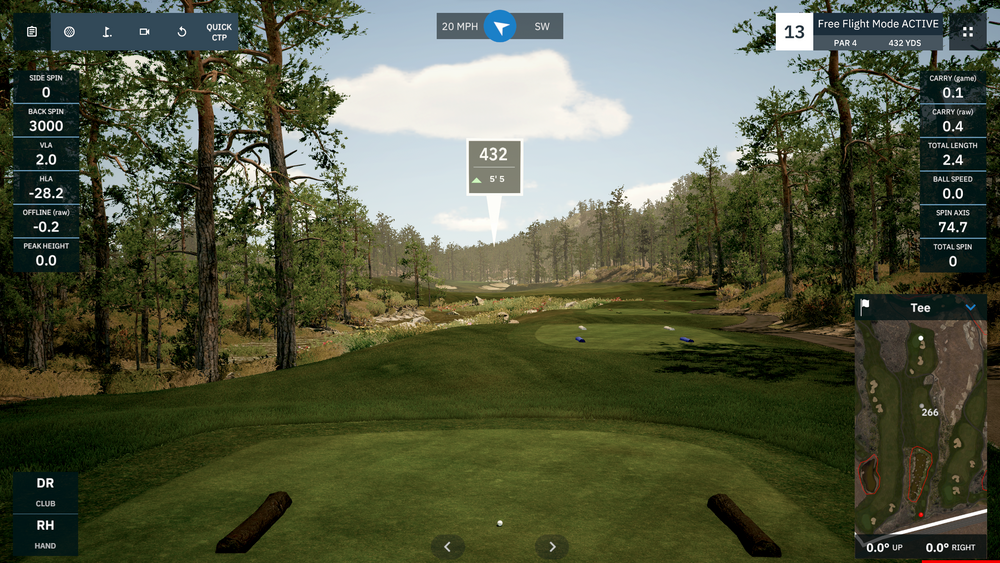Expand the Tee view dropdown chevron
Image resolution: width=1000 pixels, height=563 pixels.
click(x=970, y=308)
